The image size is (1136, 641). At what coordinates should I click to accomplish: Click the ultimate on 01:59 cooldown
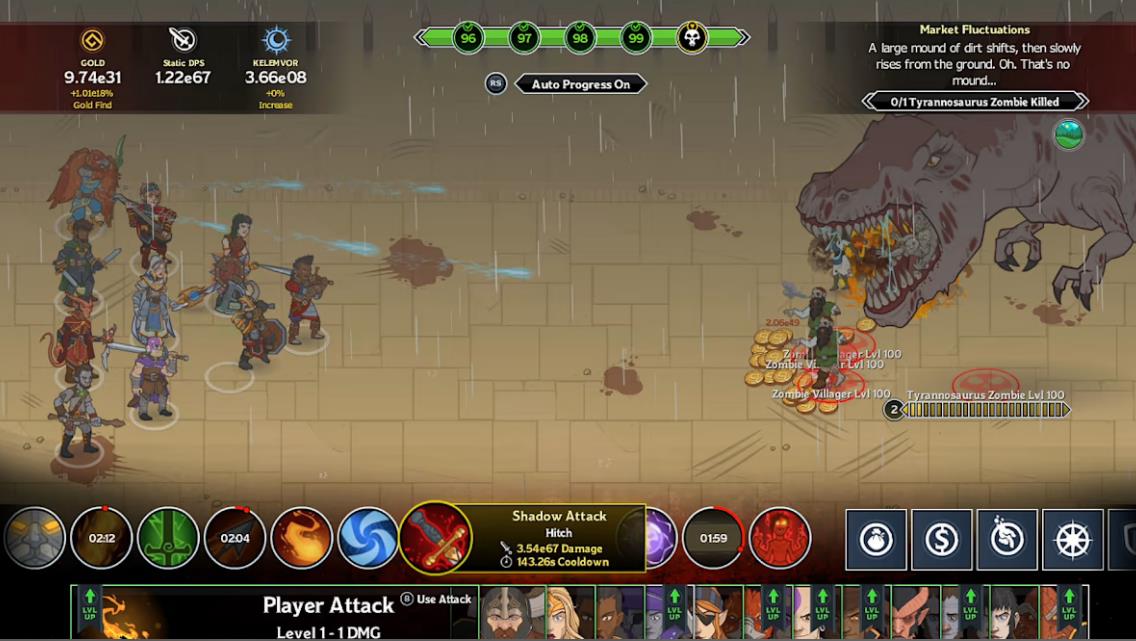713,538
